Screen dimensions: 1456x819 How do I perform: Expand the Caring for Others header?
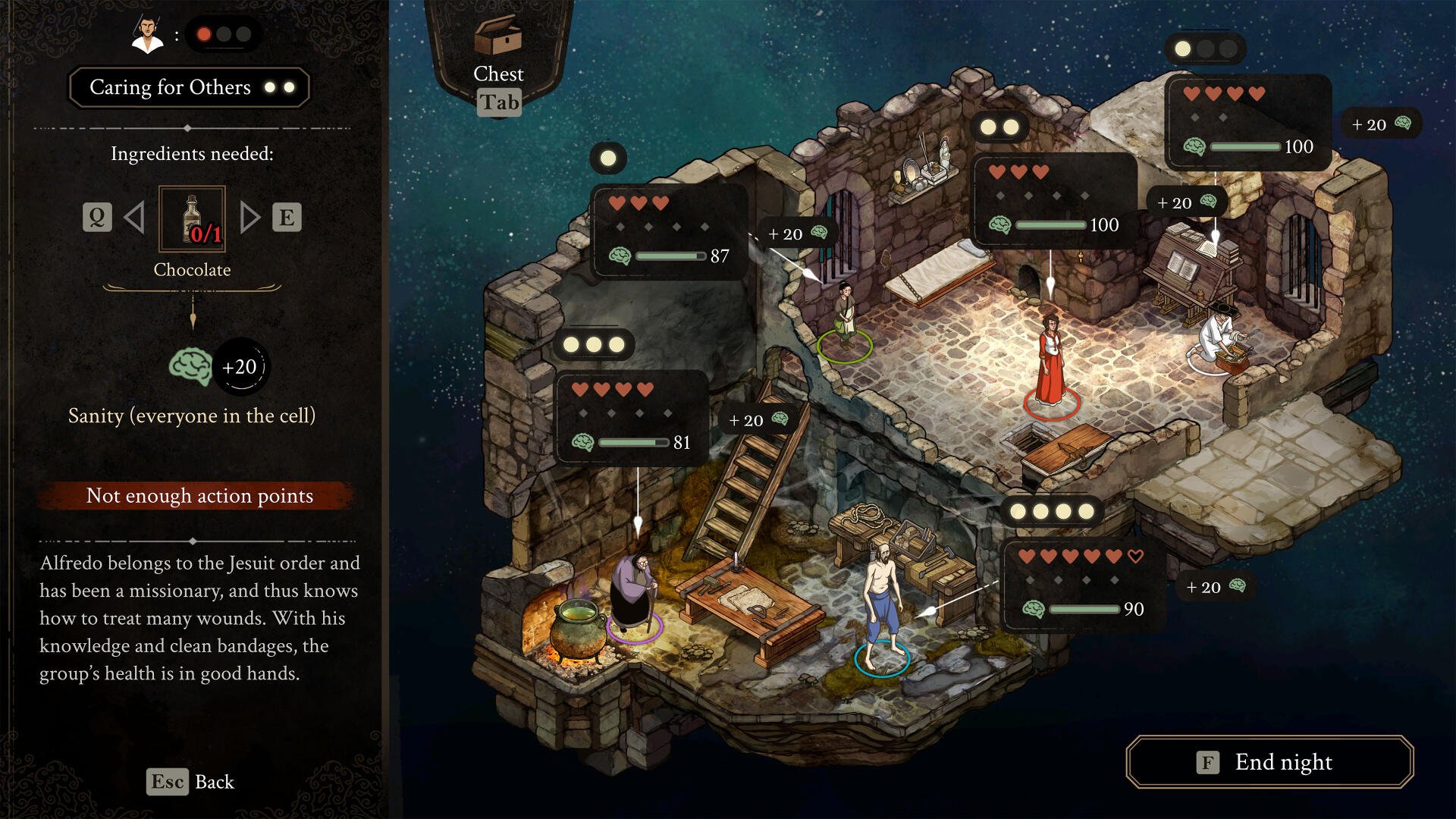pos(189,87)
